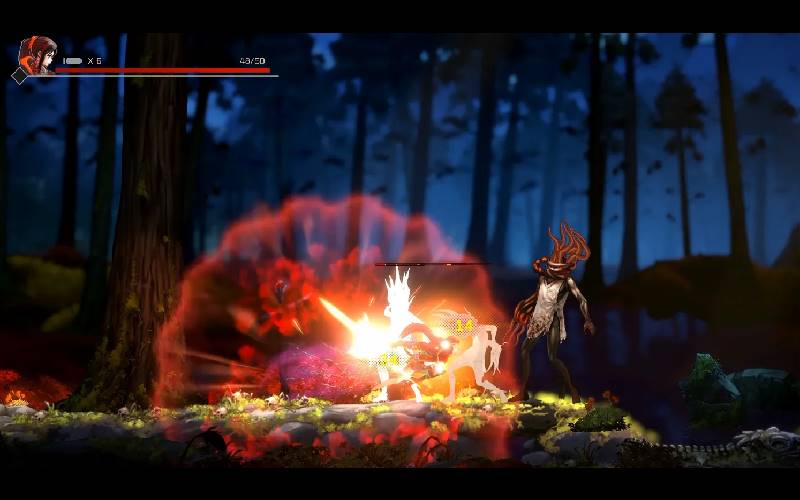Click the bullet ammo icon
The height and width of the screenshot is (500, 800).
coord(73,61)
